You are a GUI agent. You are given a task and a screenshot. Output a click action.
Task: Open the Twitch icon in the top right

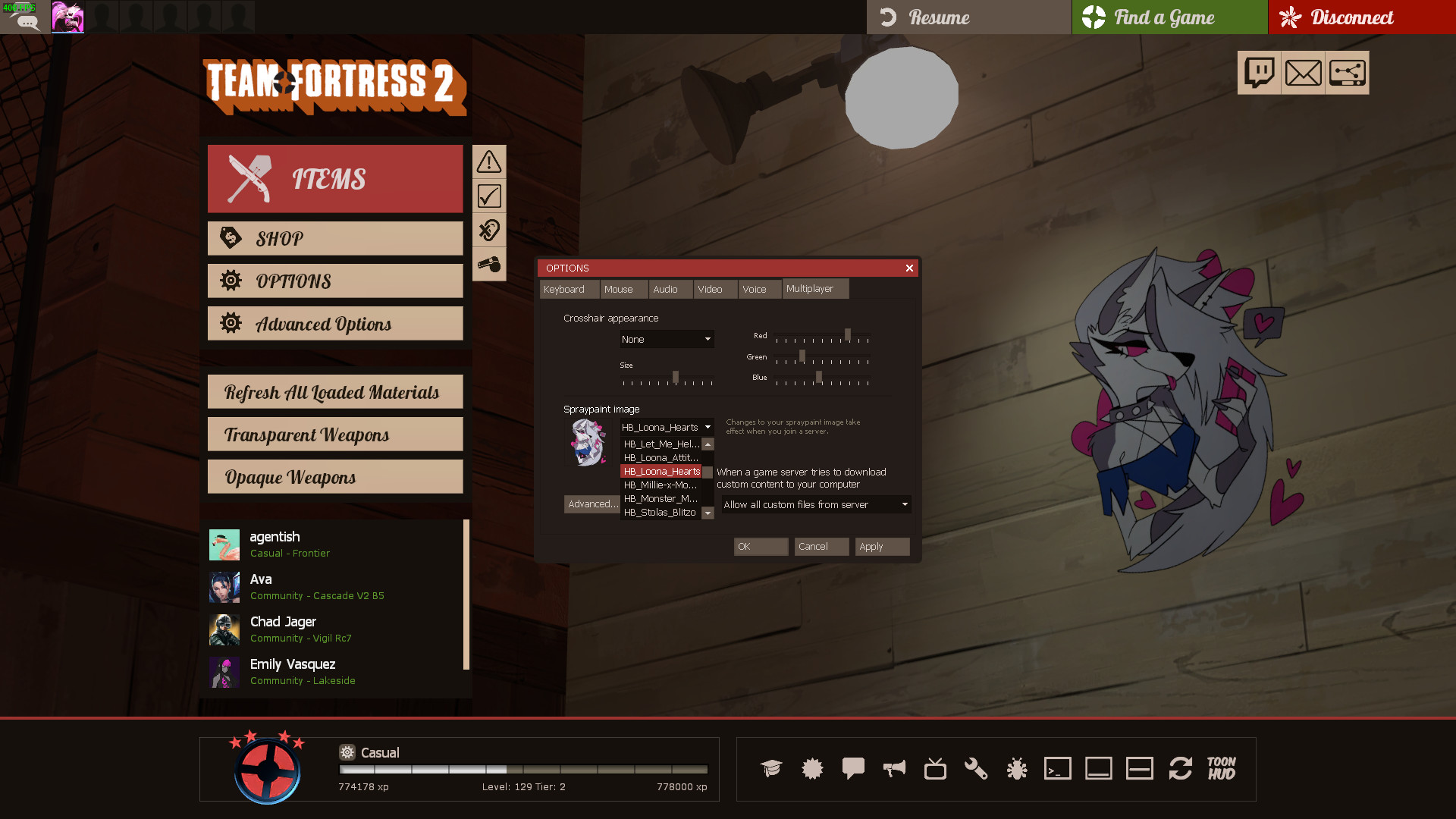[x=1259, y=73]
